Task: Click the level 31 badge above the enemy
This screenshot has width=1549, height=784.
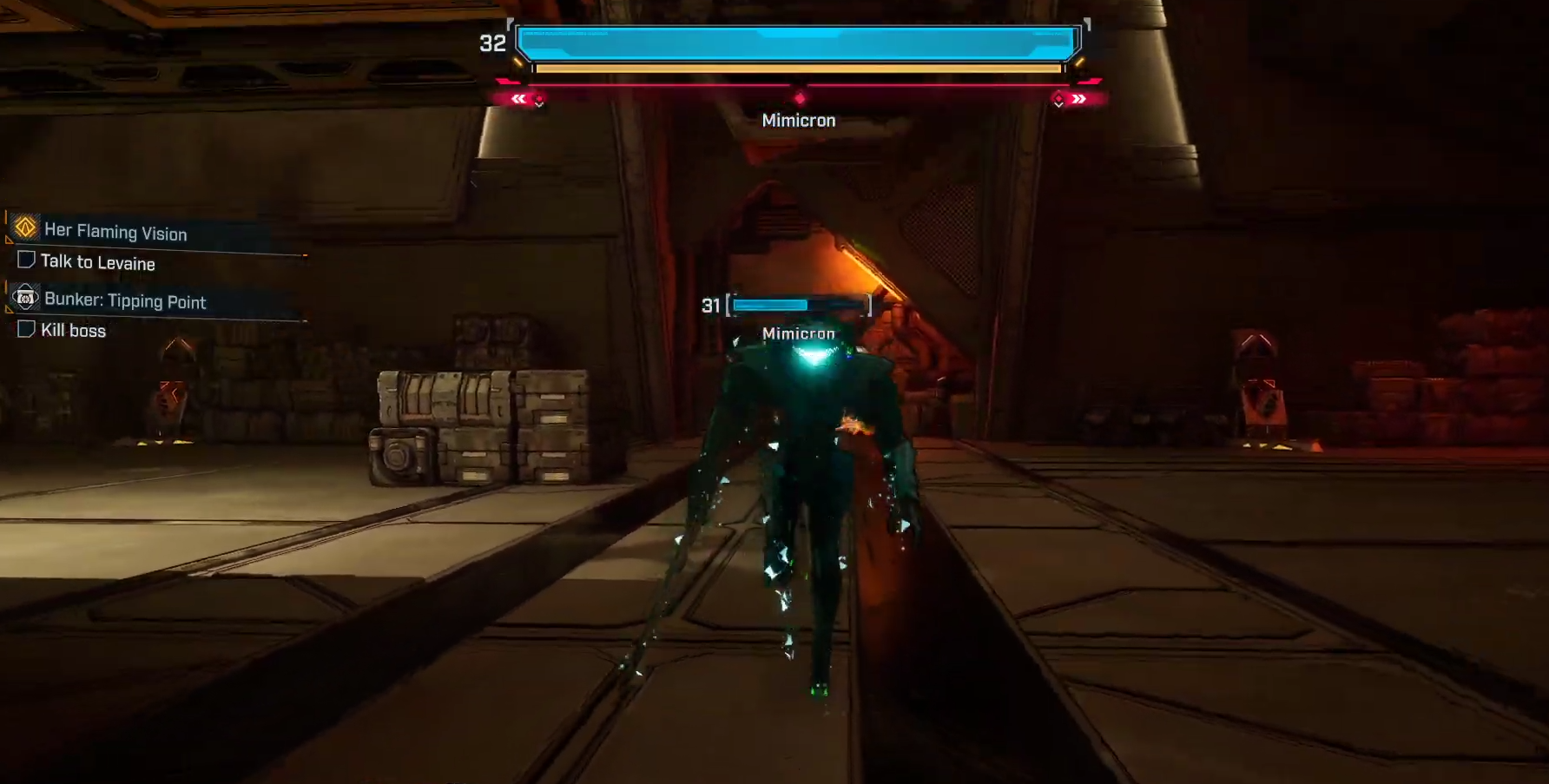Action: 710,305
